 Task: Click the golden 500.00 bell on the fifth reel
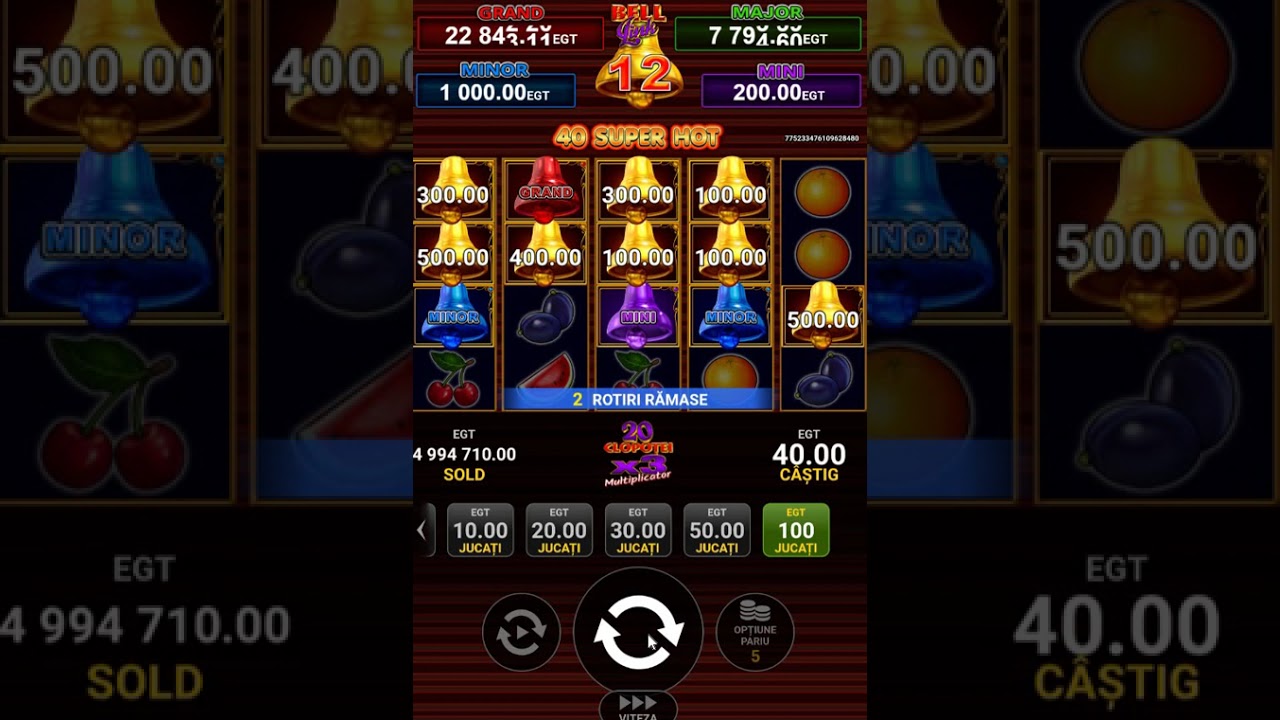(x=821, y=318)
